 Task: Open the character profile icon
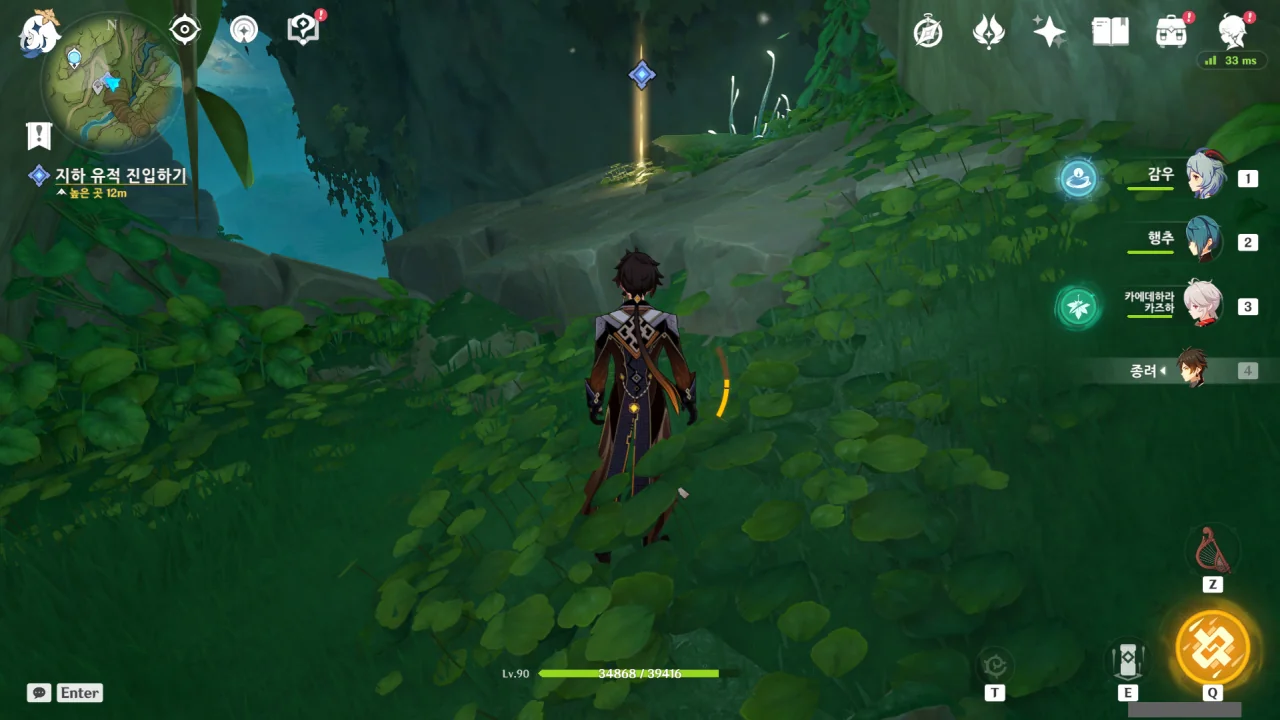[x=1233, y=32]
